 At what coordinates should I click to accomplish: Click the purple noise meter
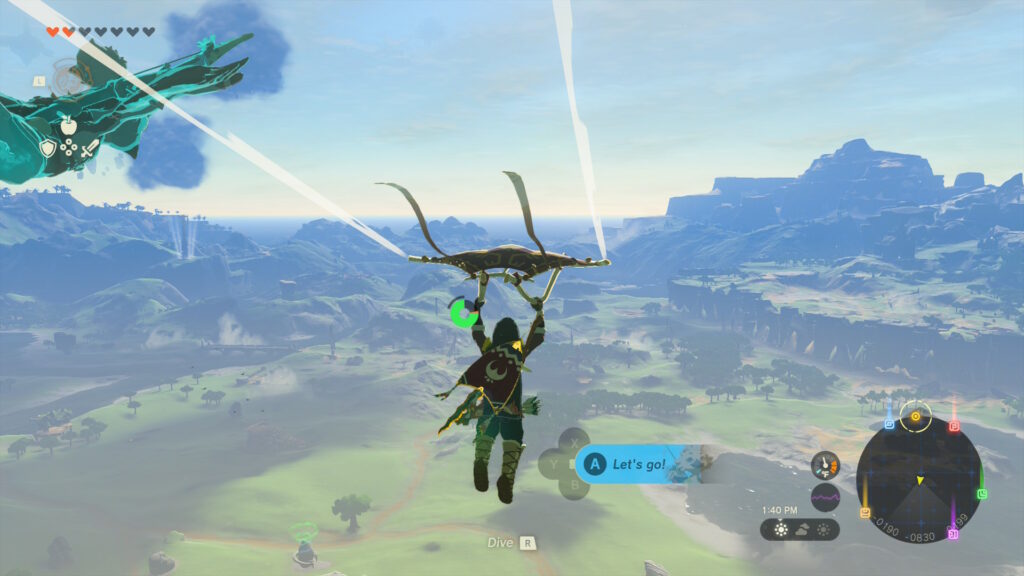pos(825,497)
